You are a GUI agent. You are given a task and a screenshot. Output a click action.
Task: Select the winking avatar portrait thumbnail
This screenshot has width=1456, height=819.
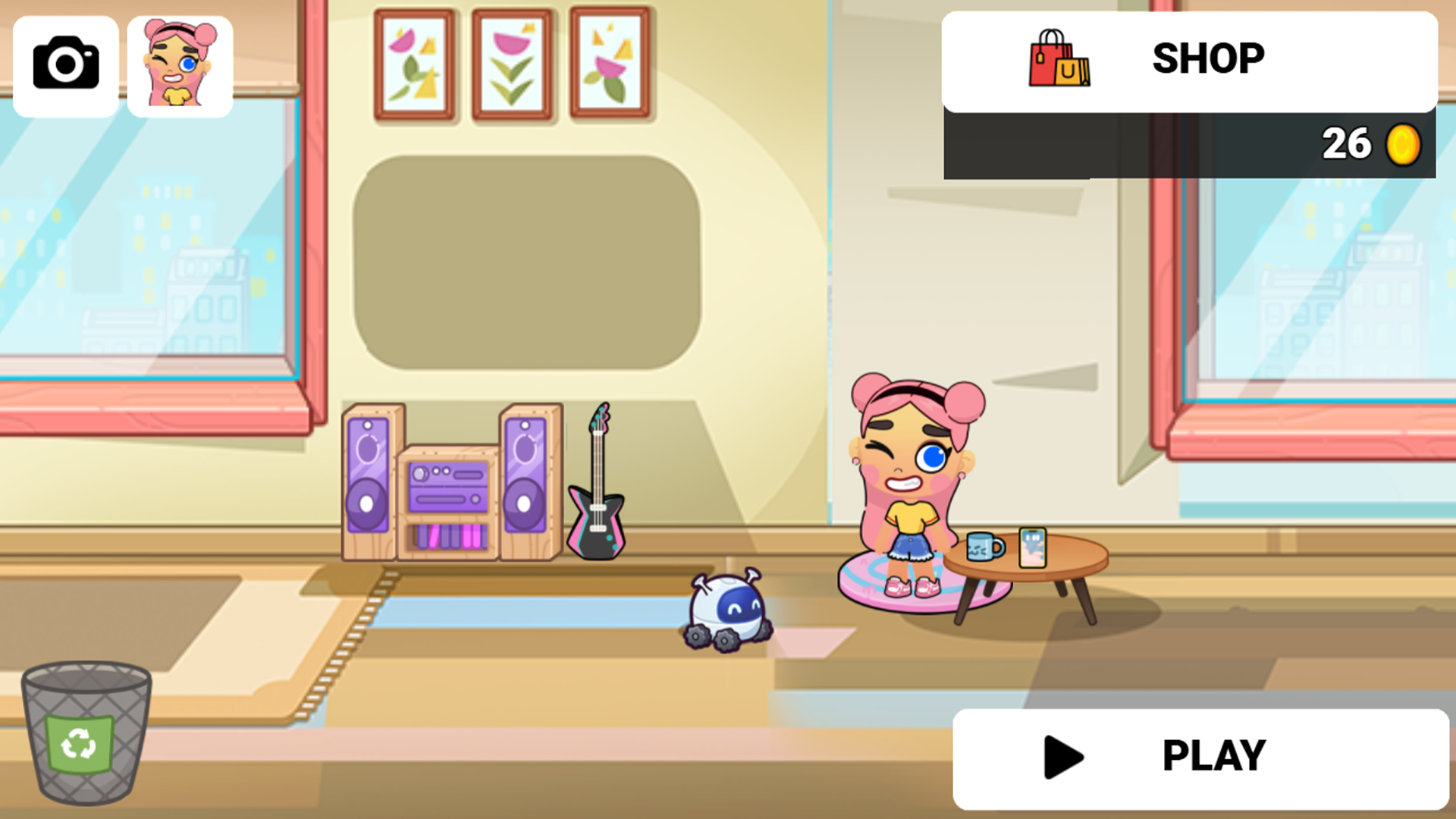179,65
